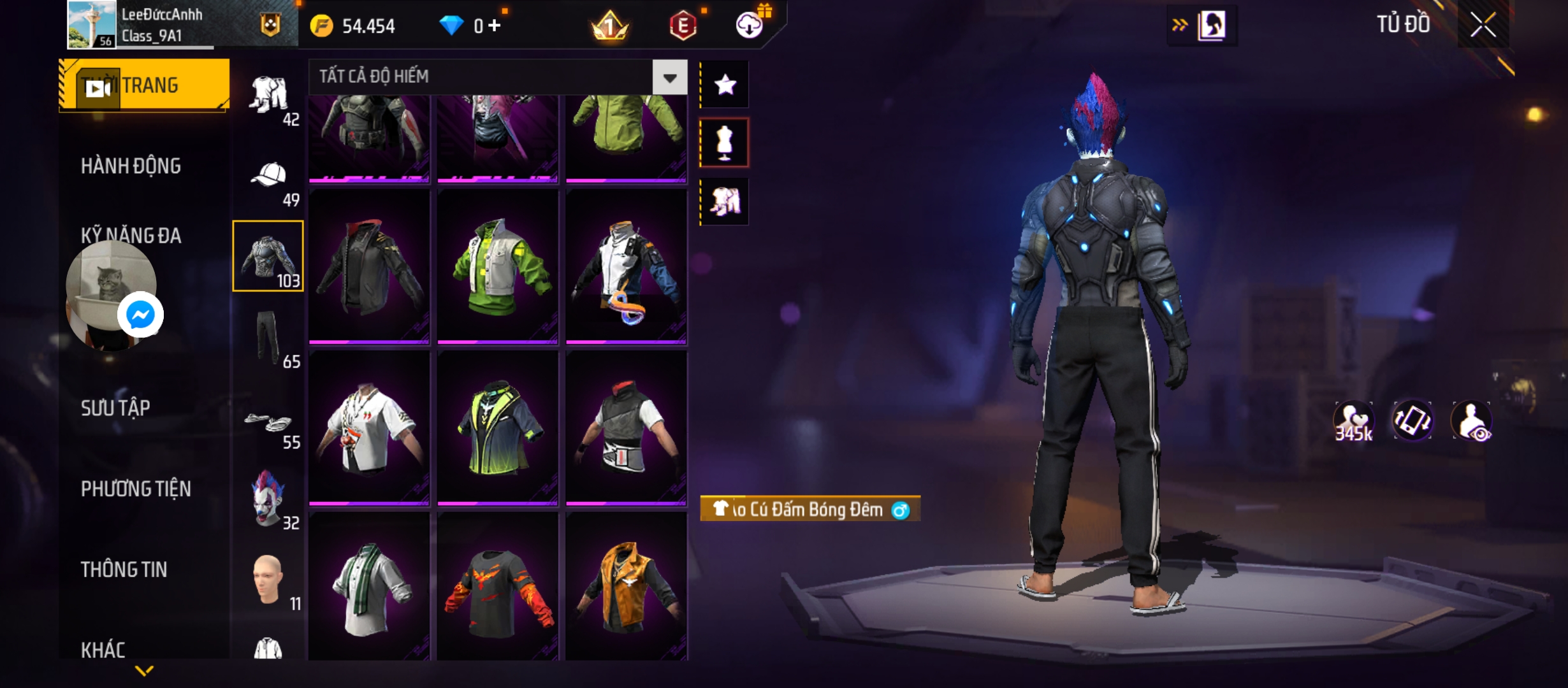Switch to the Sưu Tập section
This screenshot has height=688, width=1568.
coord(115,408)
